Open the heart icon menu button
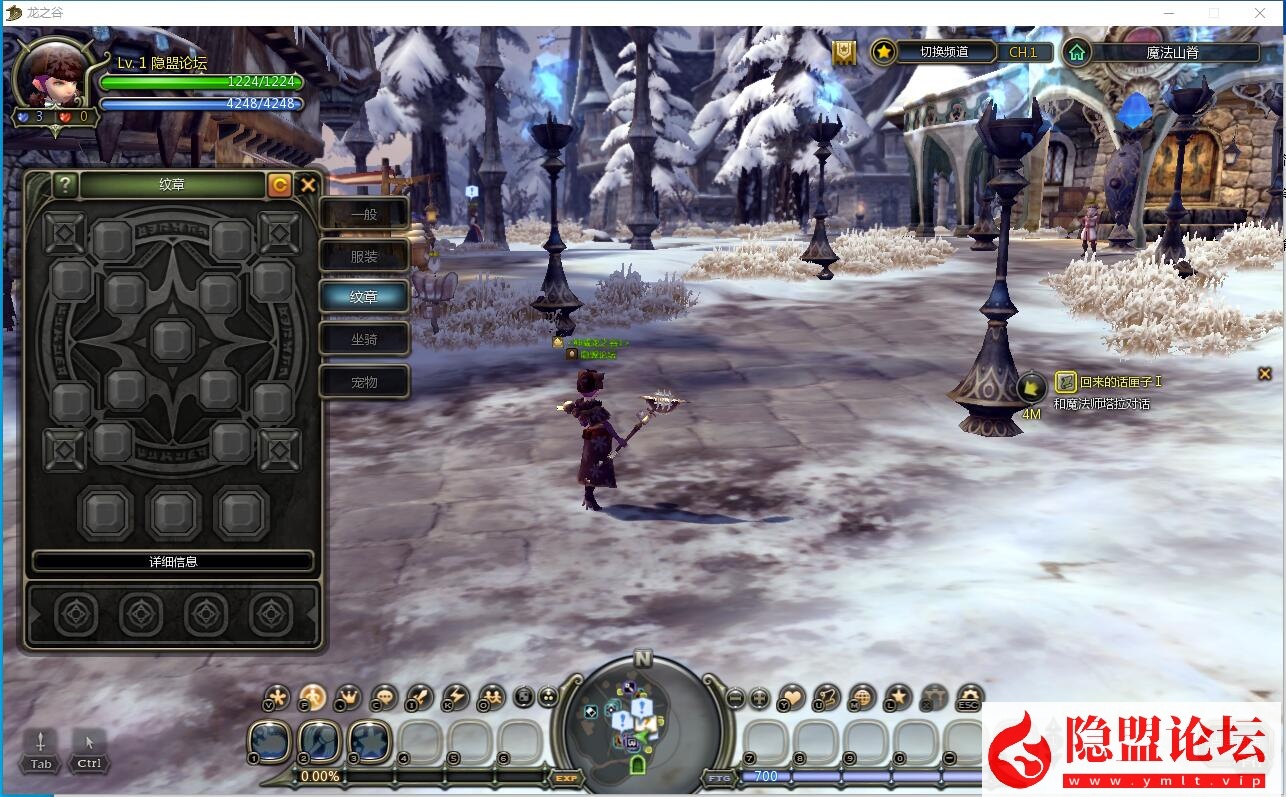The height and width of the screenshot is (797, 1286). [792, 697]
